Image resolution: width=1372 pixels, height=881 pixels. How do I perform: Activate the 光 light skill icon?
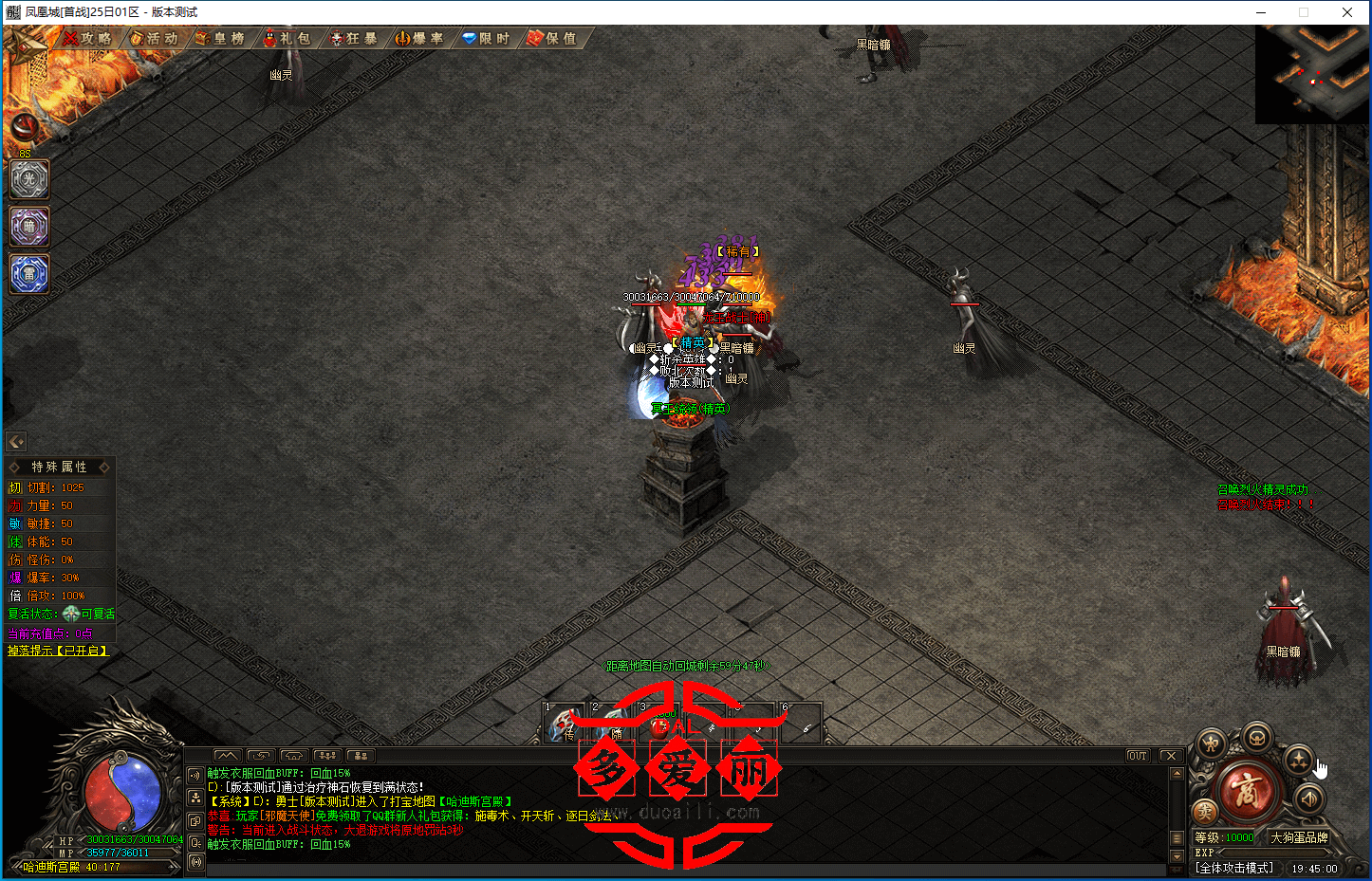[x=29, y=179]
